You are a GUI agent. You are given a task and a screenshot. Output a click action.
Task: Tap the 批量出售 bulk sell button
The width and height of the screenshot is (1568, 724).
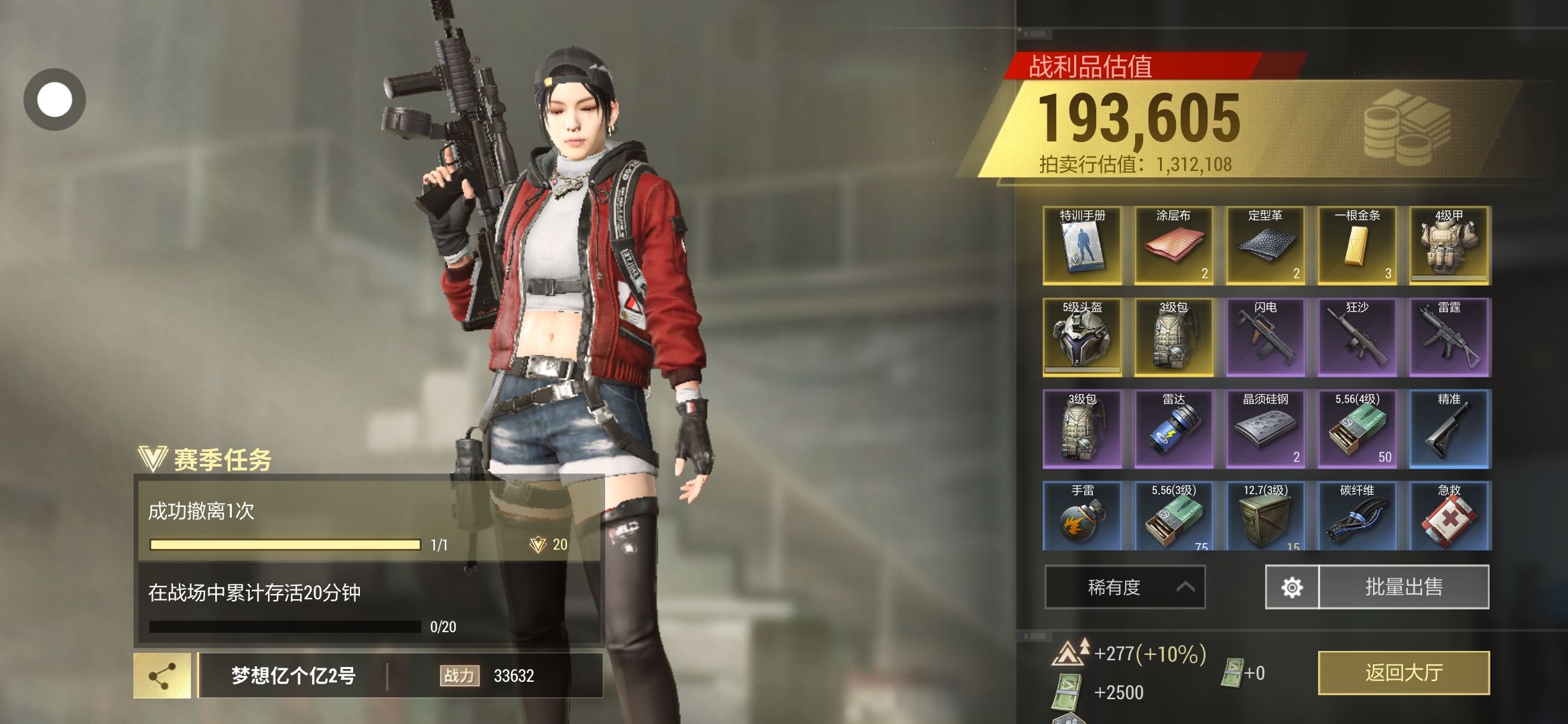pyautogui.click(x=1404, y=587)
